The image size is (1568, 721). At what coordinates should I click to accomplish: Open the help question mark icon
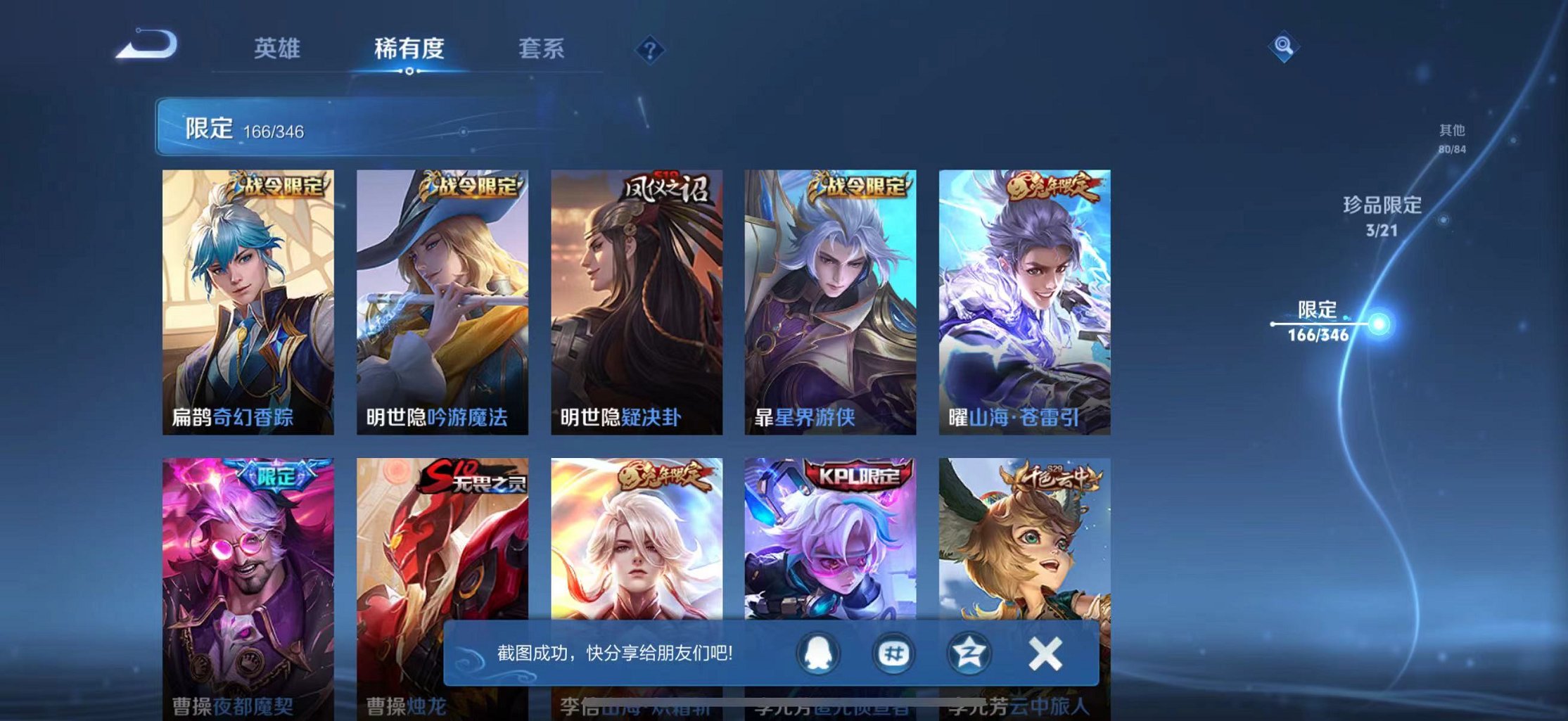651,49
